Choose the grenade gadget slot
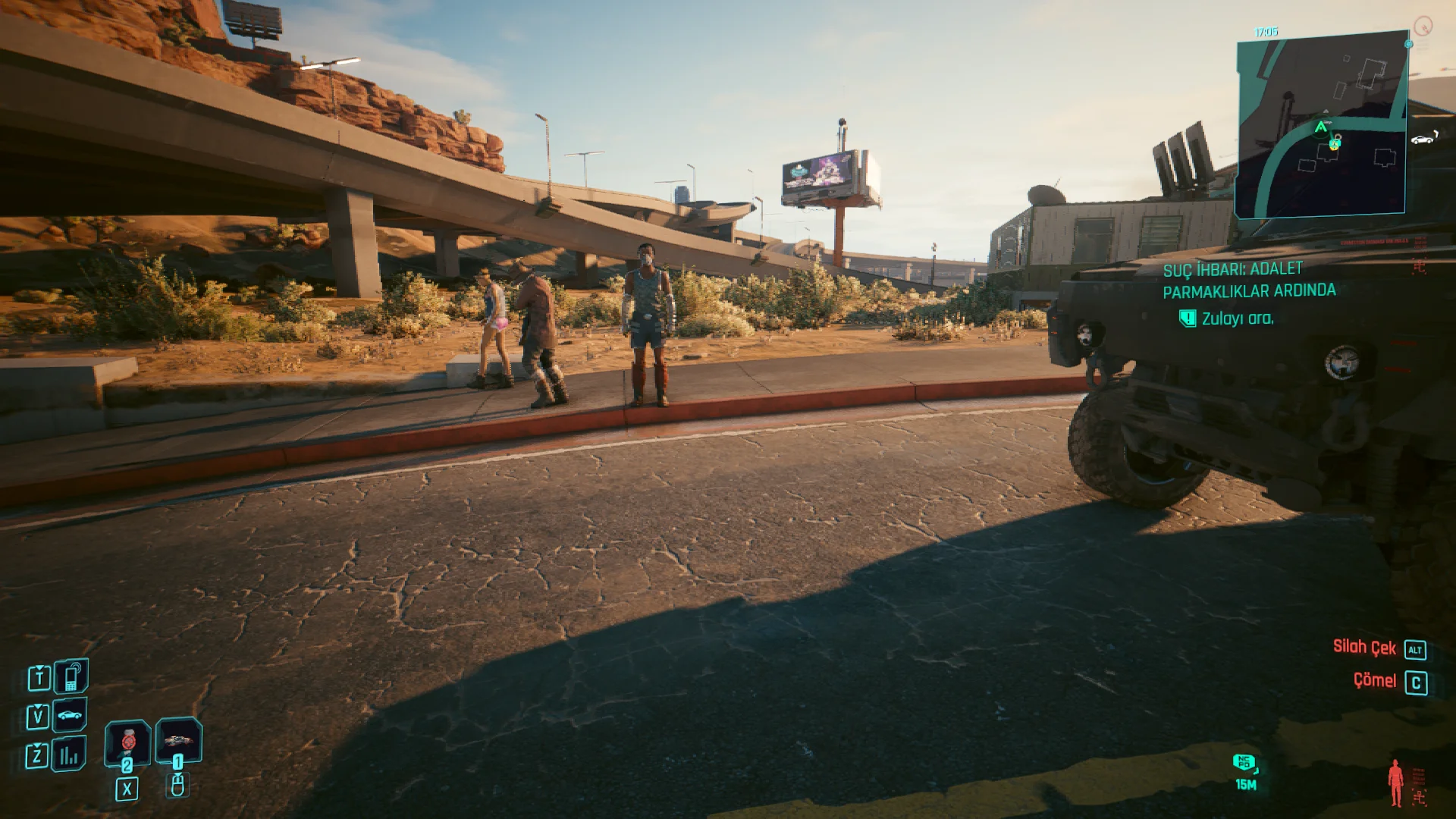Image resolution: width=1456 pixels, height=819 pixels. [x=178, y=739]
